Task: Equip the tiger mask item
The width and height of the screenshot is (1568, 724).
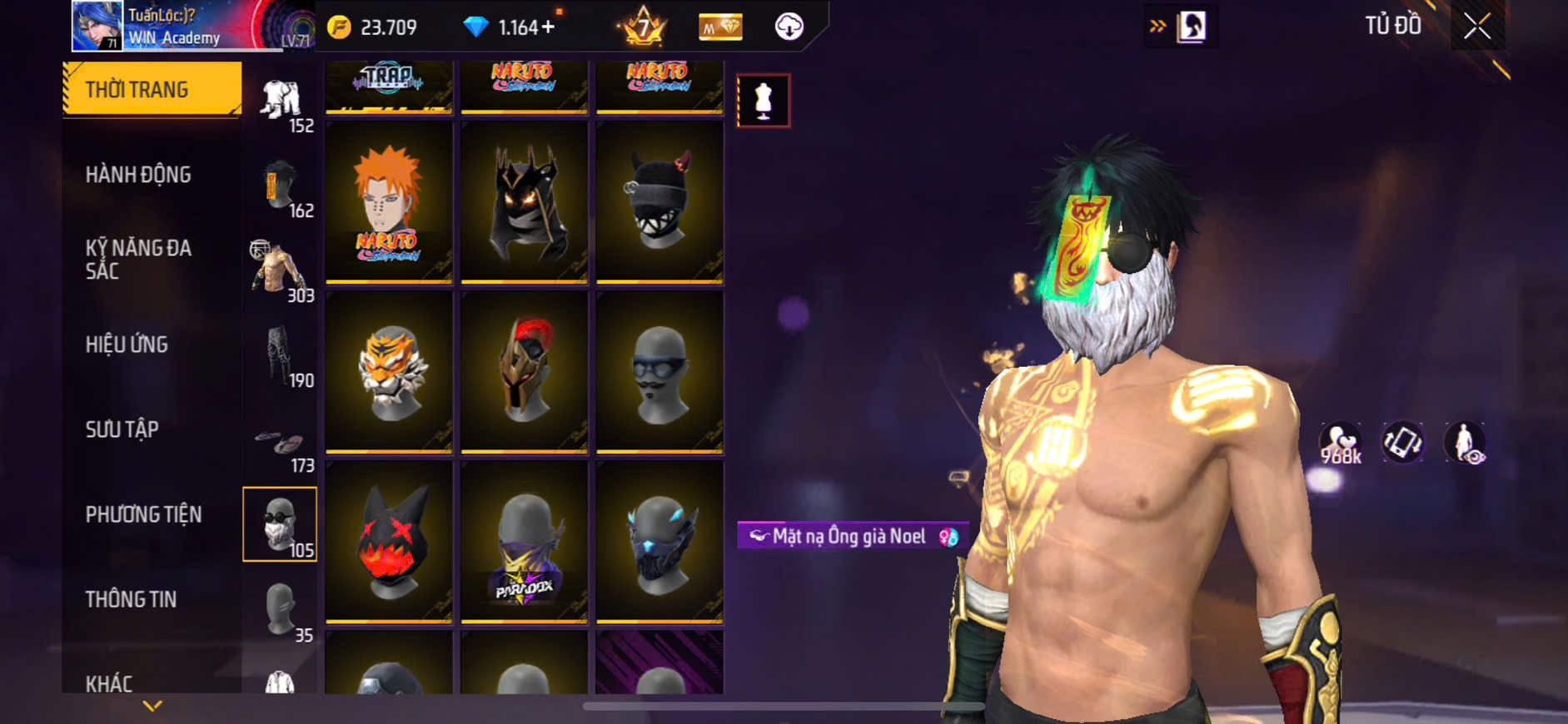Action: click(389, 372)
